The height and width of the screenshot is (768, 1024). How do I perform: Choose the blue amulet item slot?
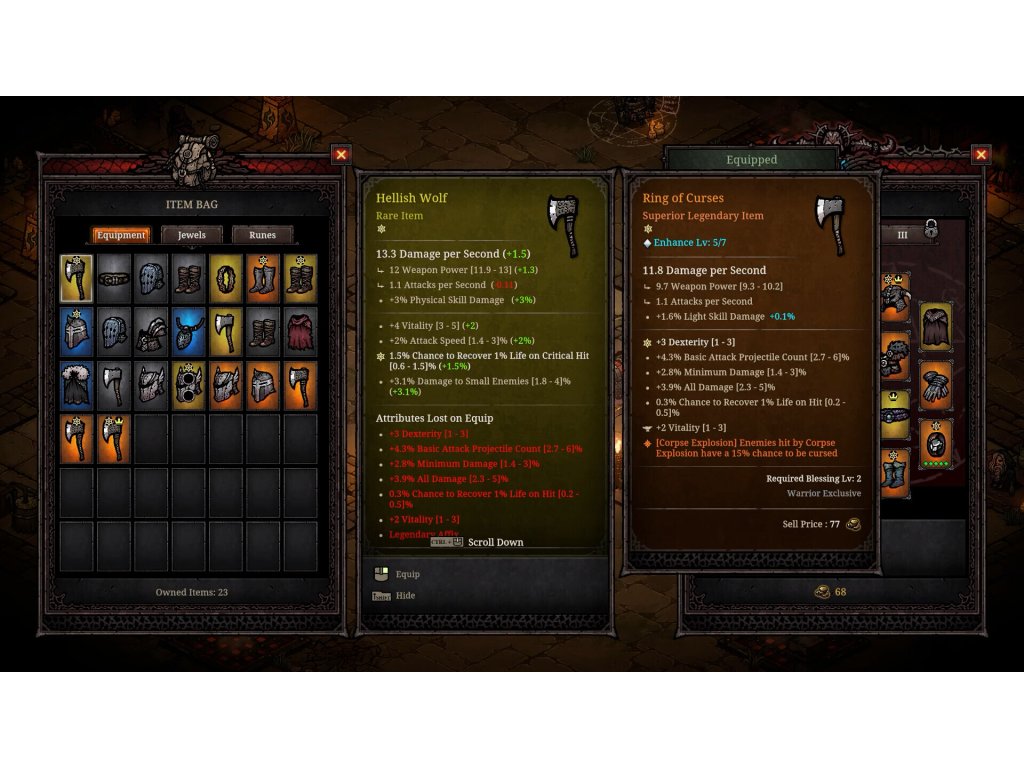pyautogui.click(x=188, y=332)
